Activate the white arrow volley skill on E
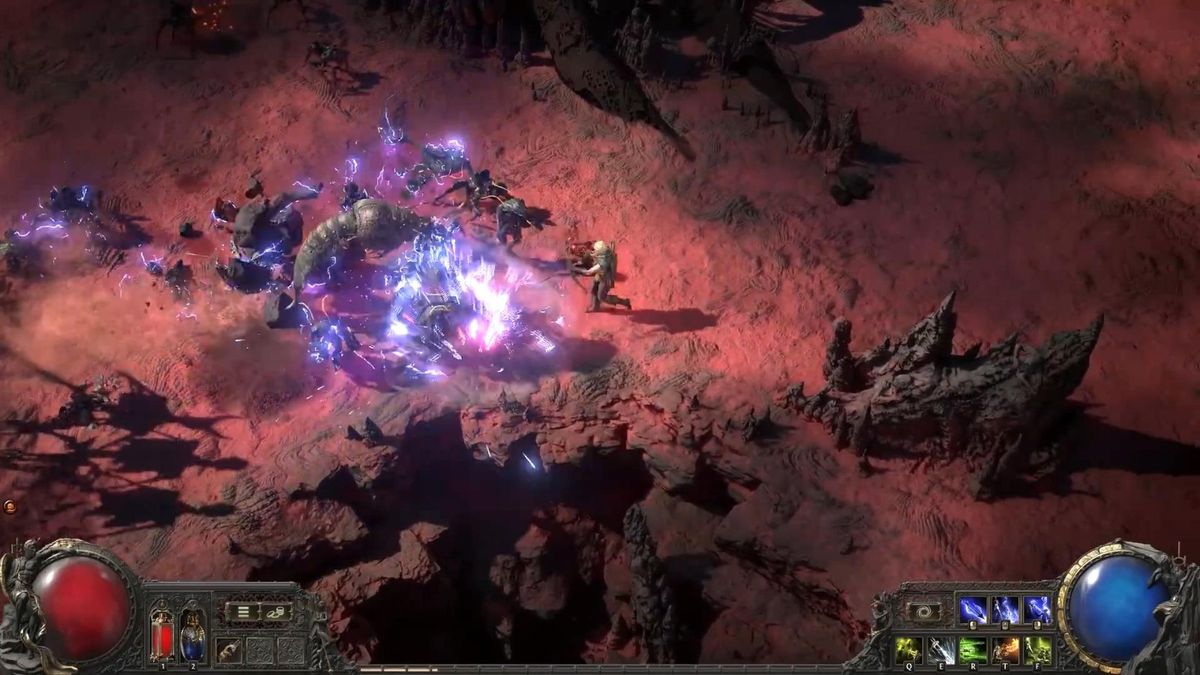The image size is (1200, 675). (941, 649)
